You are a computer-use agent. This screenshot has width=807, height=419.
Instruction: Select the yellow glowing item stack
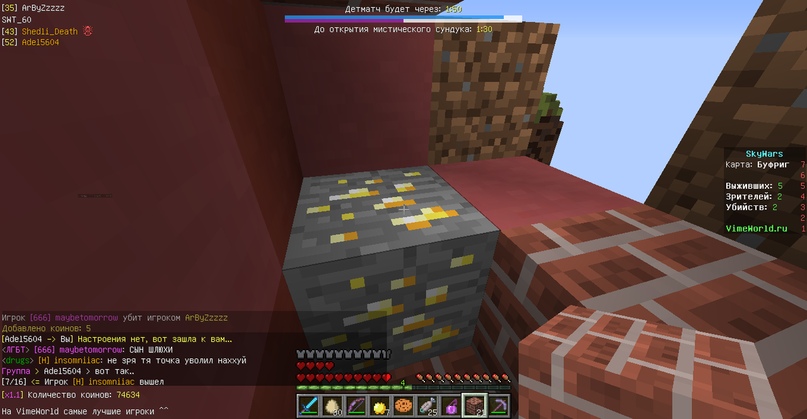click(380, 406)
